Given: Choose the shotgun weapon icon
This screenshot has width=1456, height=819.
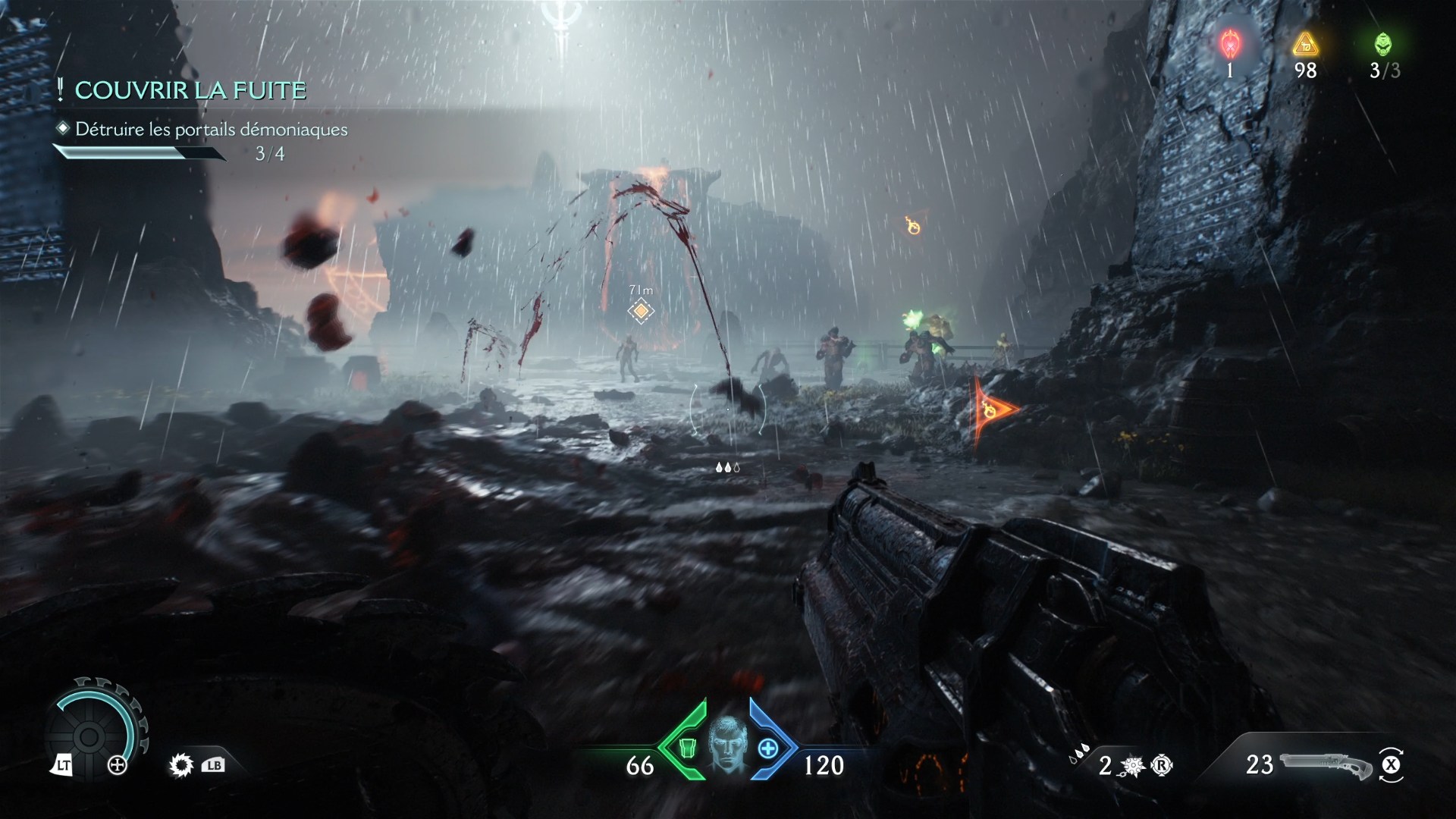Looking at the screenshot, I should [x=1325, y=765].
